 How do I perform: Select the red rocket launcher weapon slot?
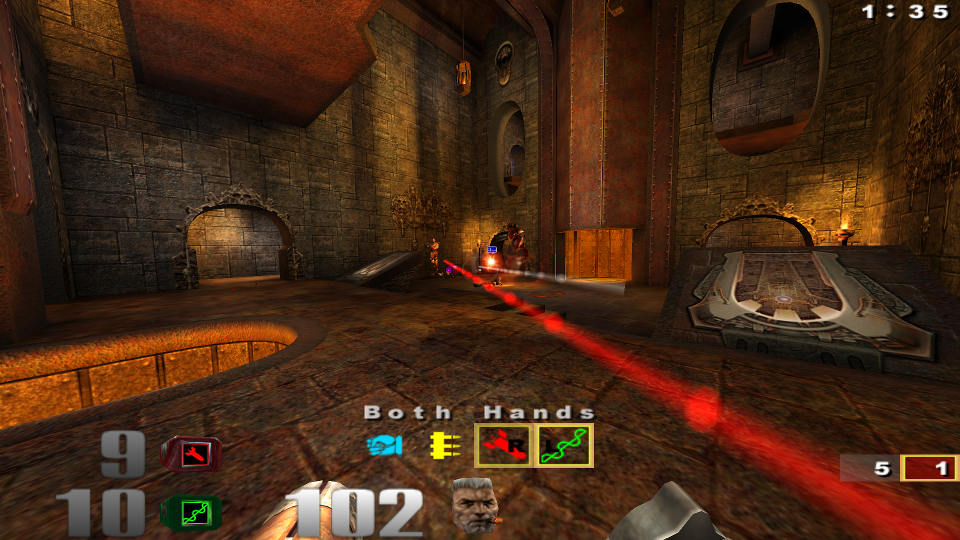[x=503, y=445]
